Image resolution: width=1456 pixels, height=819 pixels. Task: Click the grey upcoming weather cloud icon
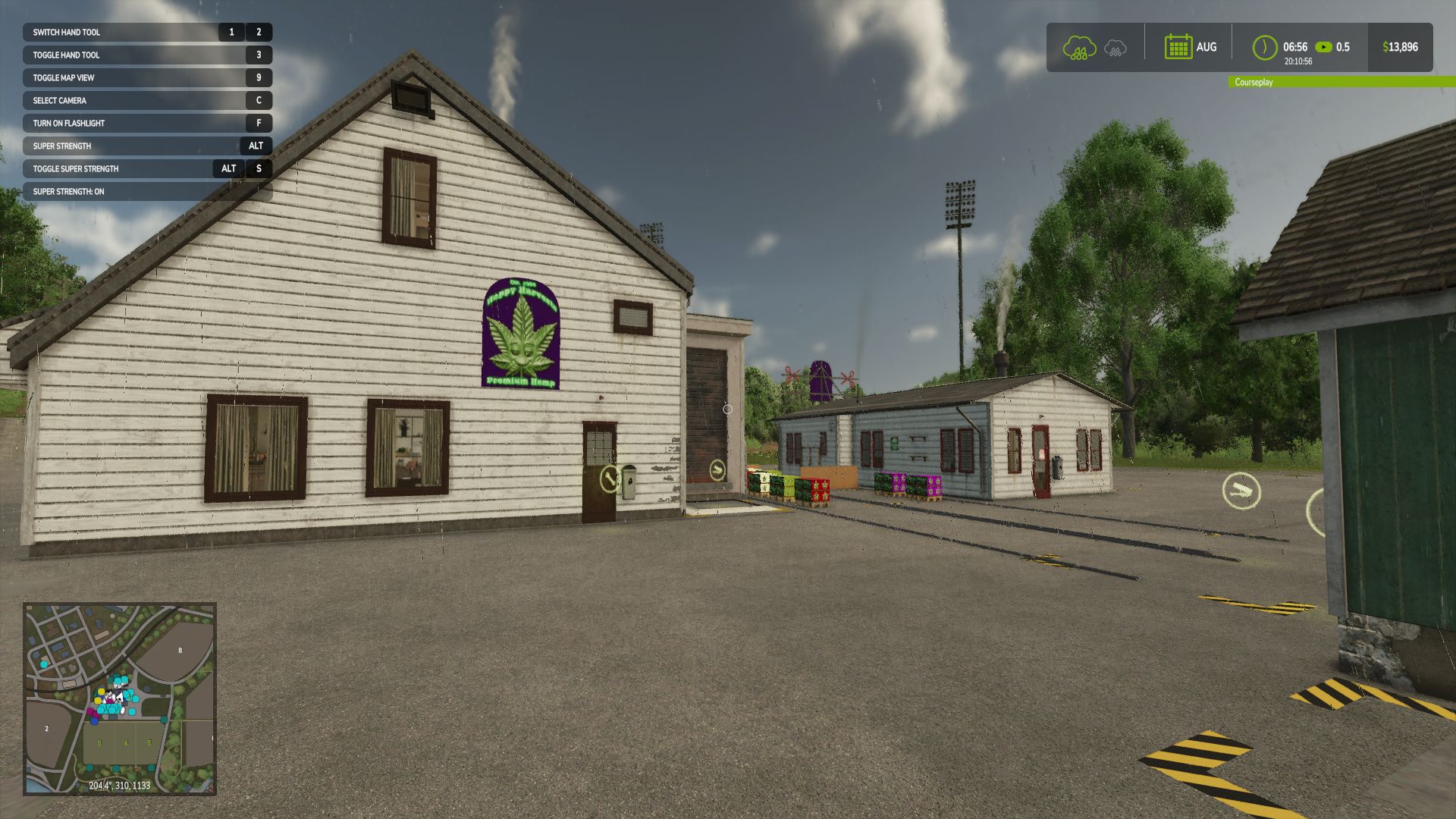point(1115,49)
